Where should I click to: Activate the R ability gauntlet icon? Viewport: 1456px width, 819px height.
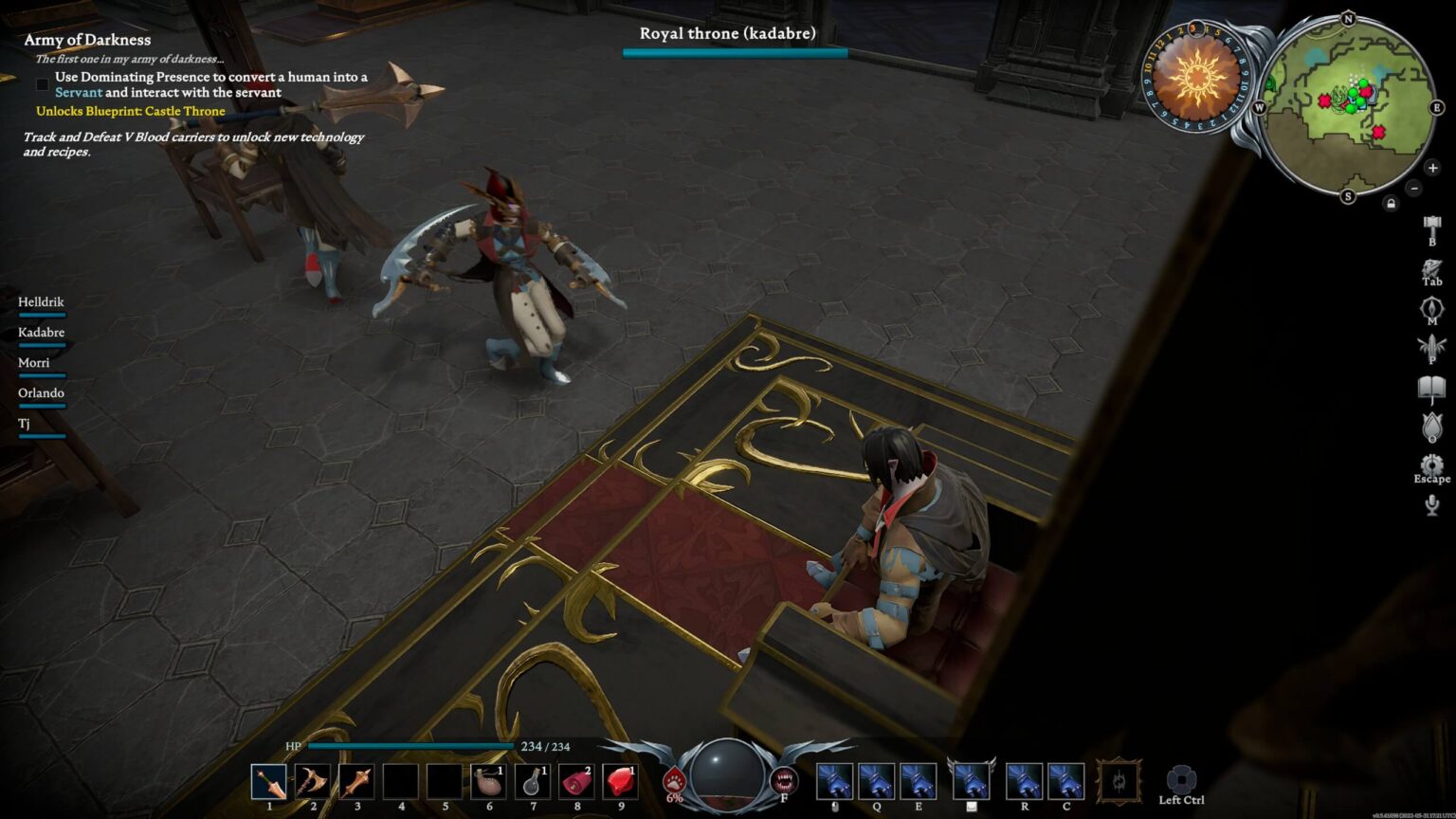coord(1024,782)
